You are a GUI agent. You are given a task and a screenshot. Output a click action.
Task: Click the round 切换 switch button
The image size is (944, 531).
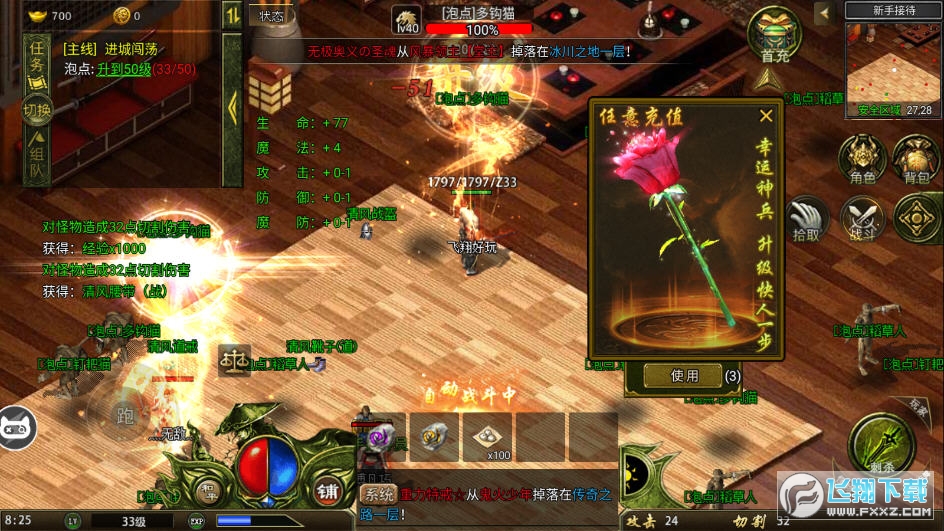(x=38, y=108)
